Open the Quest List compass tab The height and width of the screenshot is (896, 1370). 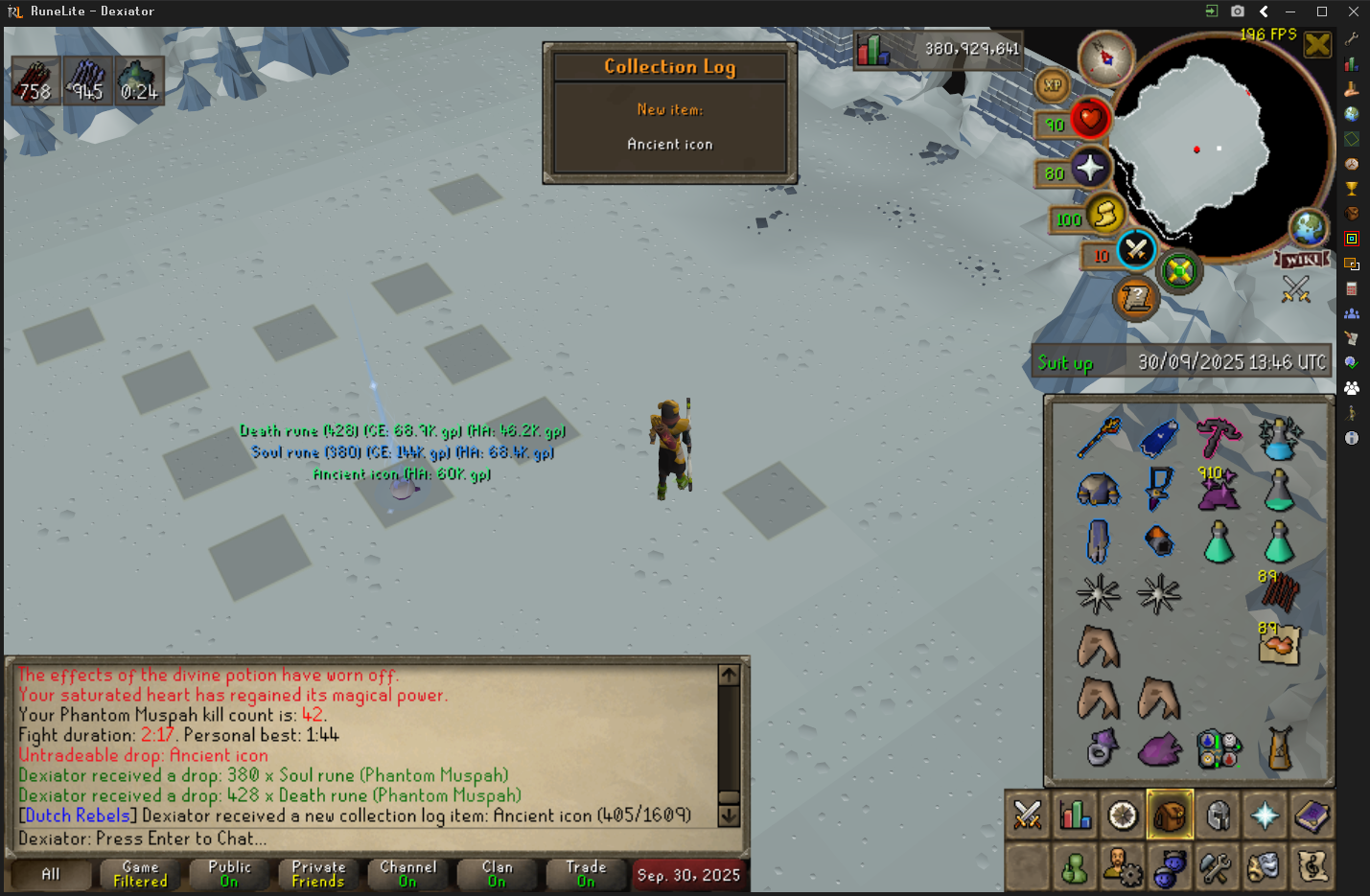pos(1123,816)
